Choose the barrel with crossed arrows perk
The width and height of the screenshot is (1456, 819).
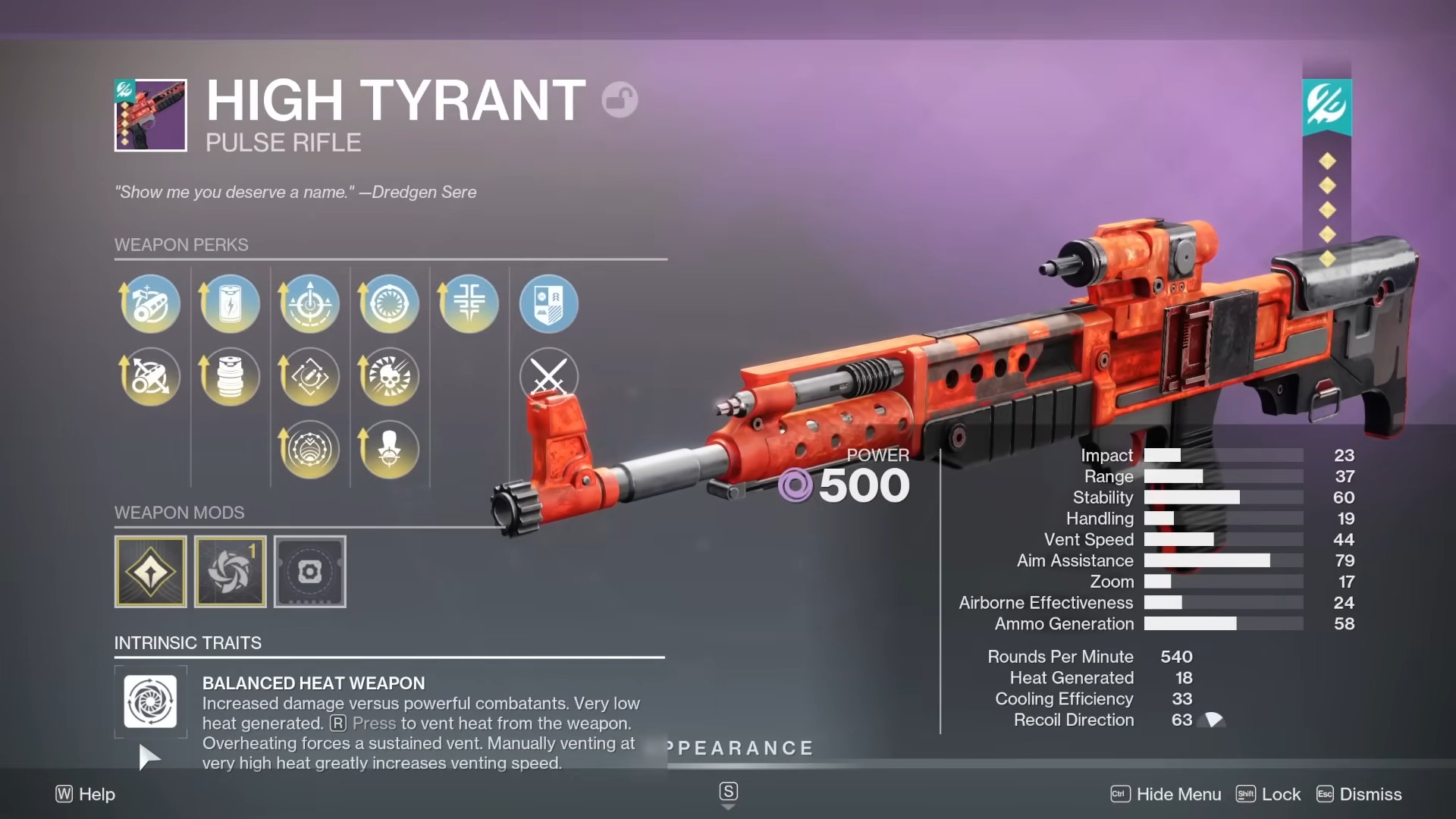click(150, 377)
